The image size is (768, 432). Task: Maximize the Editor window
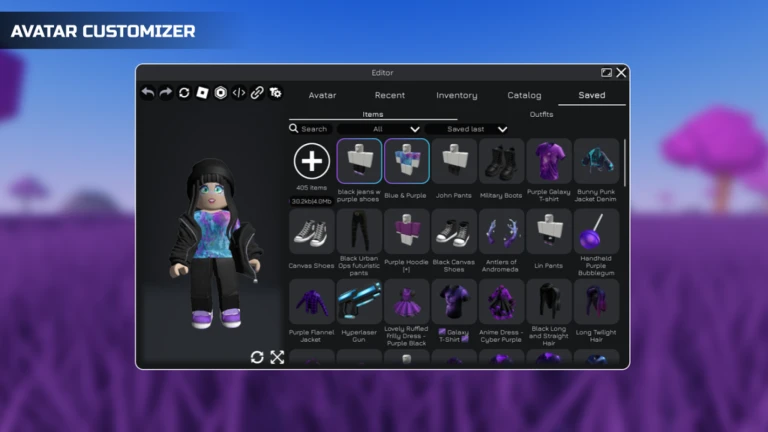[606, 72]
